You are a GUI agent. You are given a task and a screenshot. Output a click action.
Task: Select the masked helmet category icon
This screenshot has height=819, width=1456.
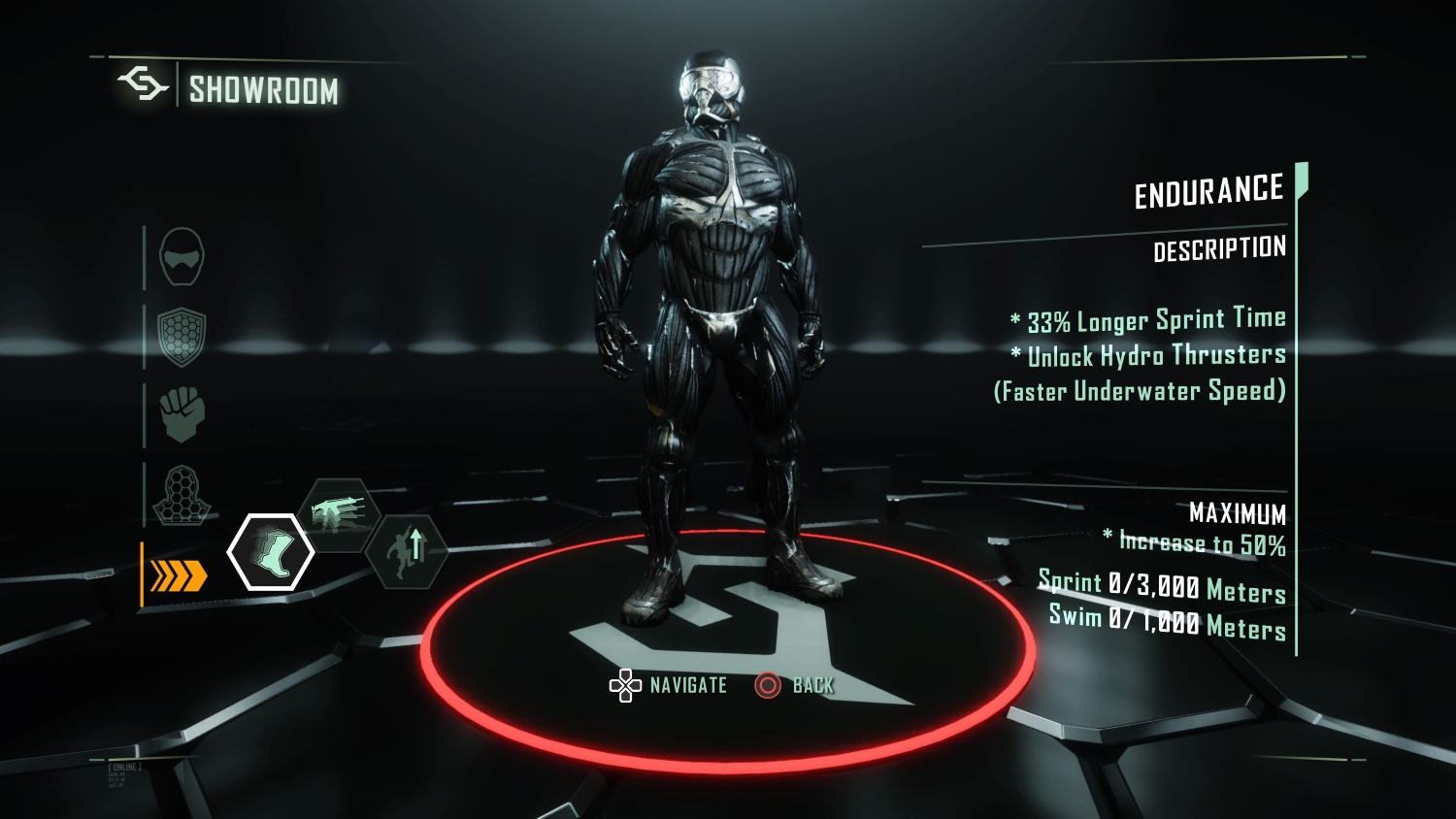click(182, 257)
